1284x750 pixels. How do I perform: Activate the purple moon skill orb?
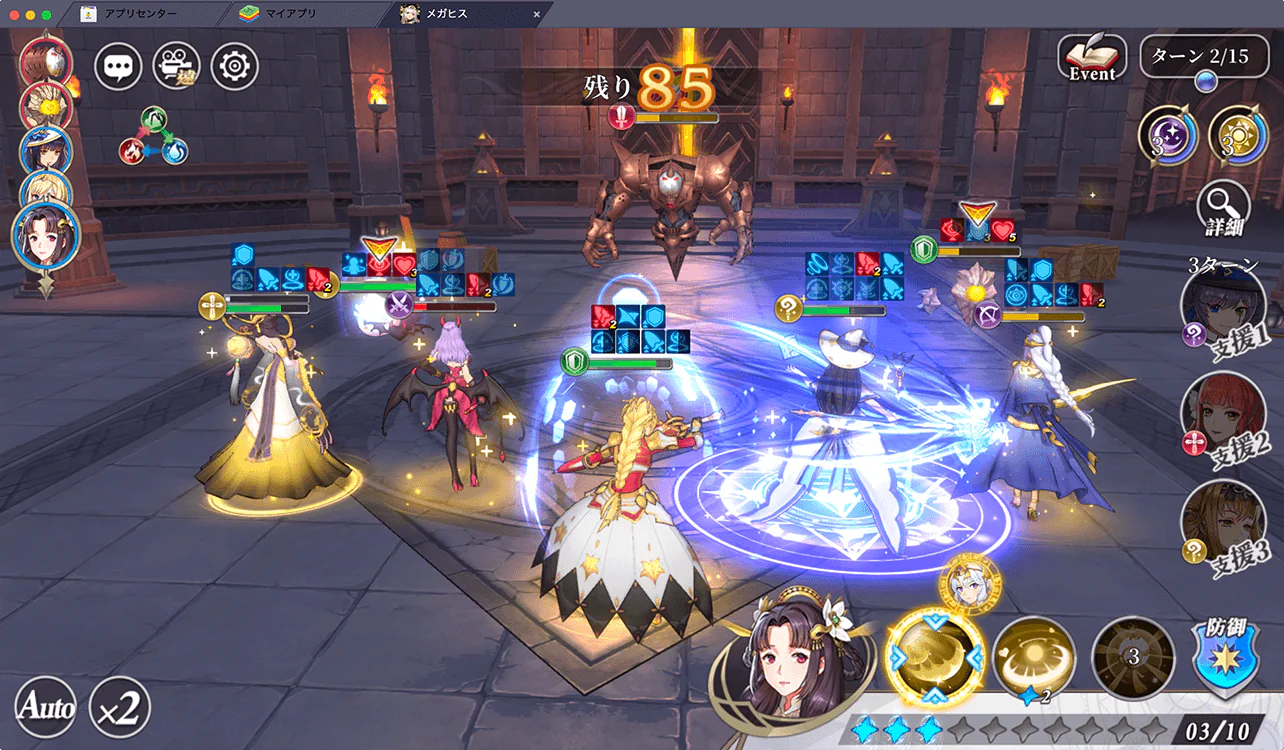1169,136
